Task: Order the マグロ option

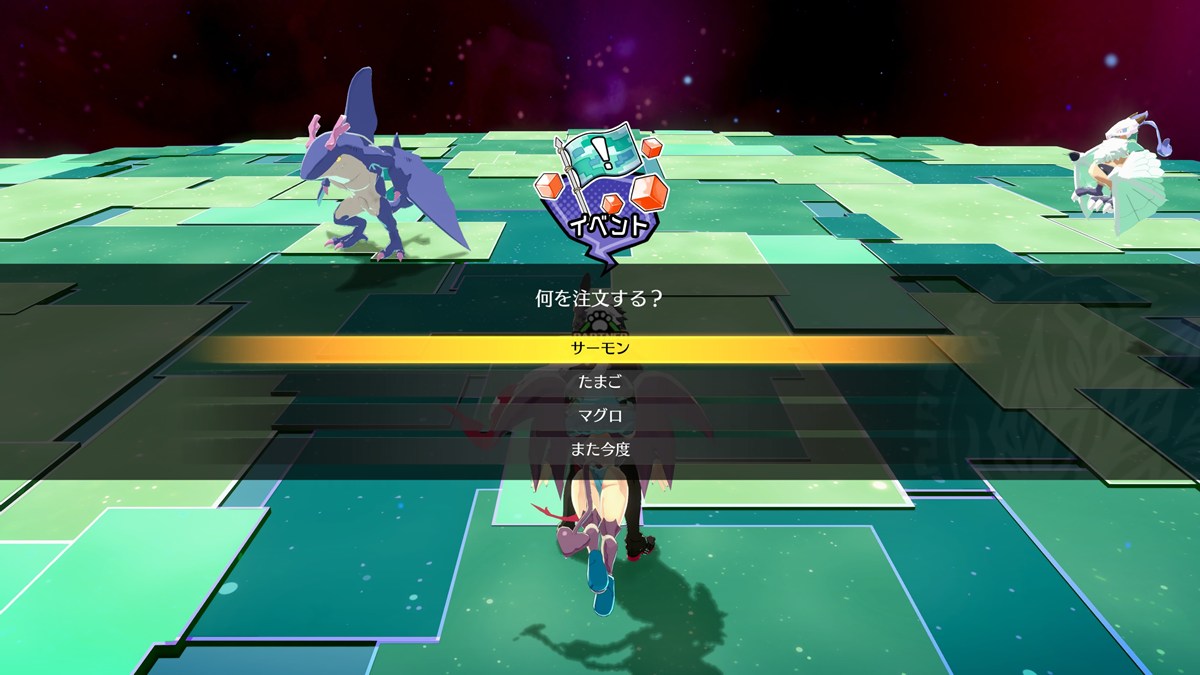Action: pos(600,416)
